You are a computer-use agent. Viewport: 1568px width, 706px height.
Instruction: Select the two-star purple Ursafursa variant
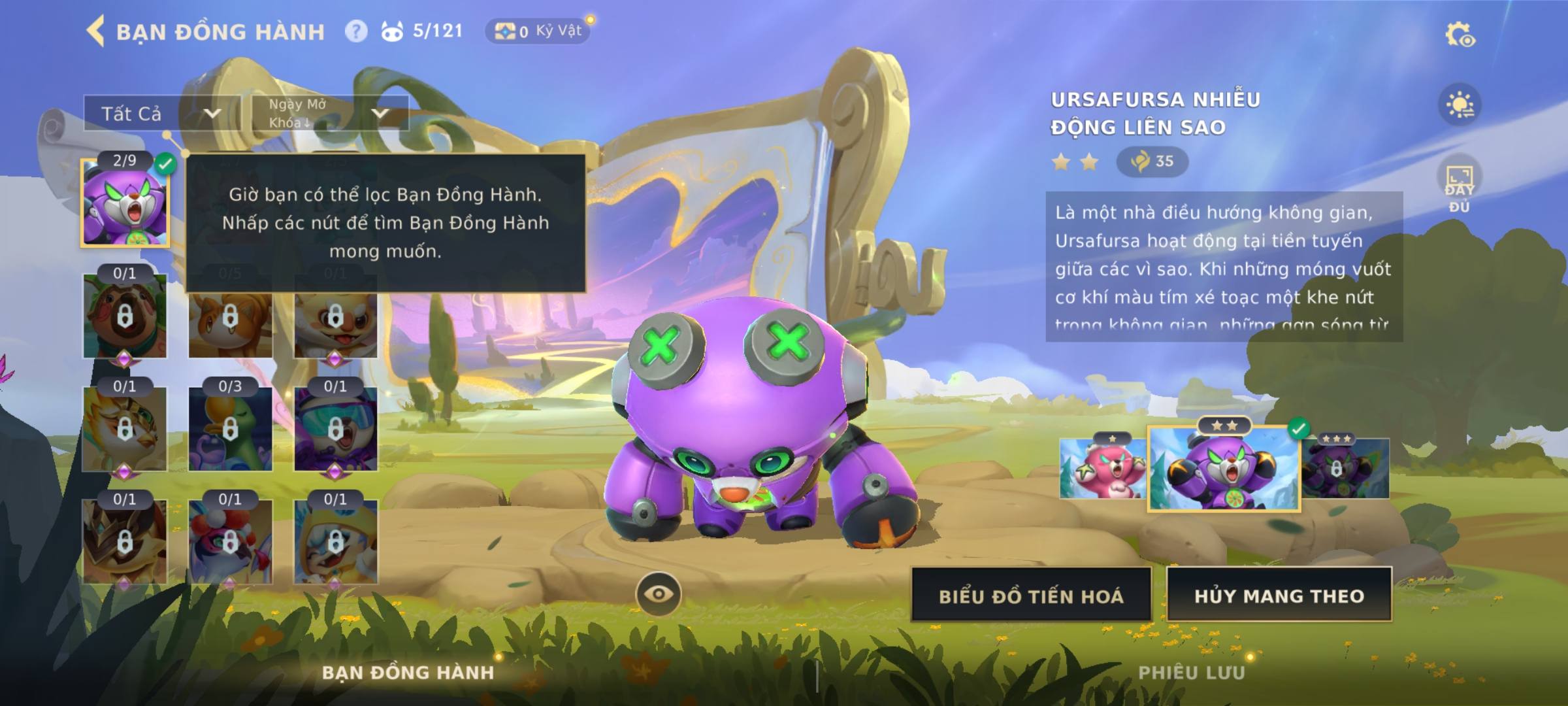(x=1224, y=469)
